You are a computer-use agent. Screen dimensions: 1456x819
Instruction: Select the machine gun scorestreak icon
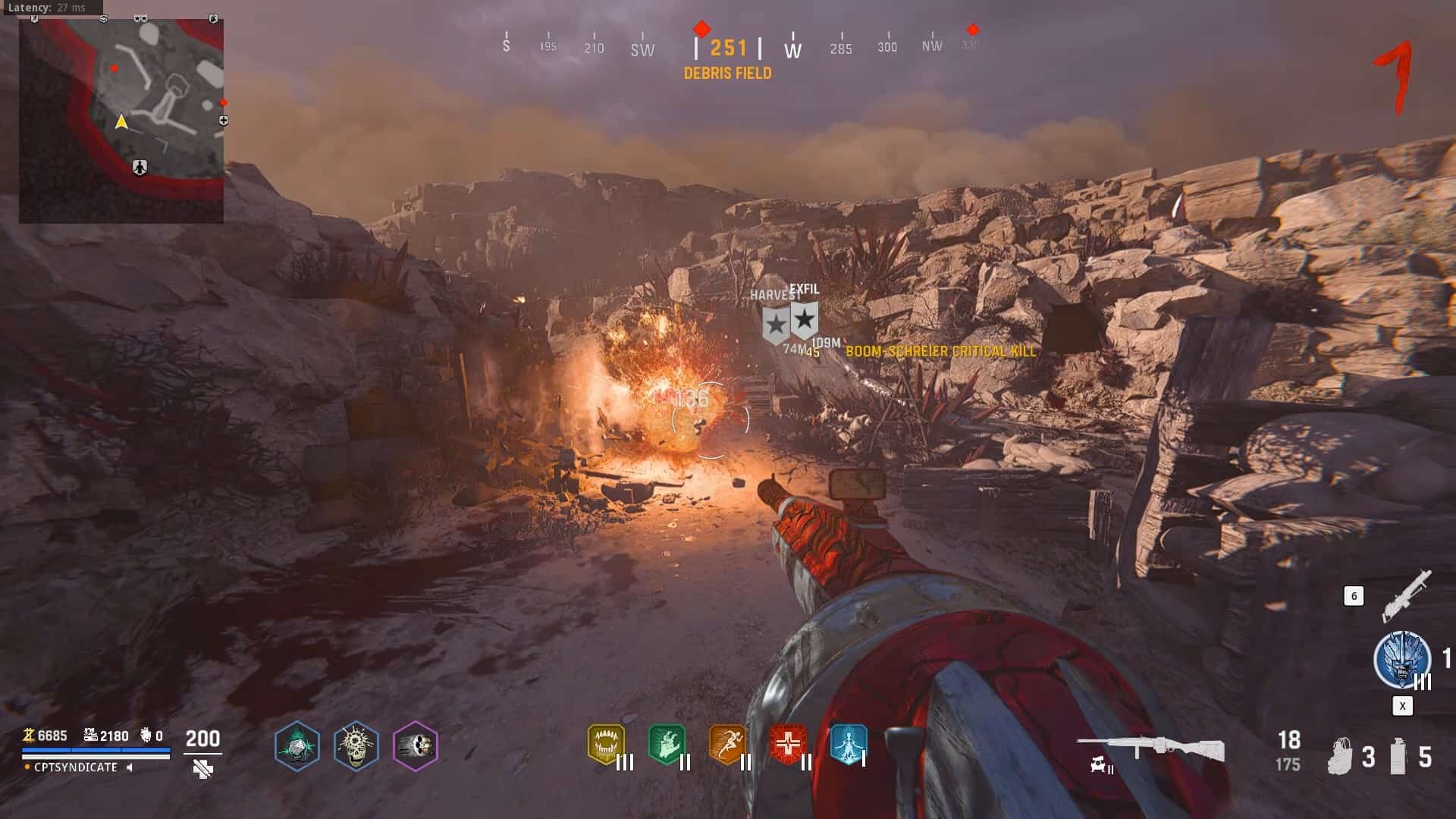coord(1407,595)
